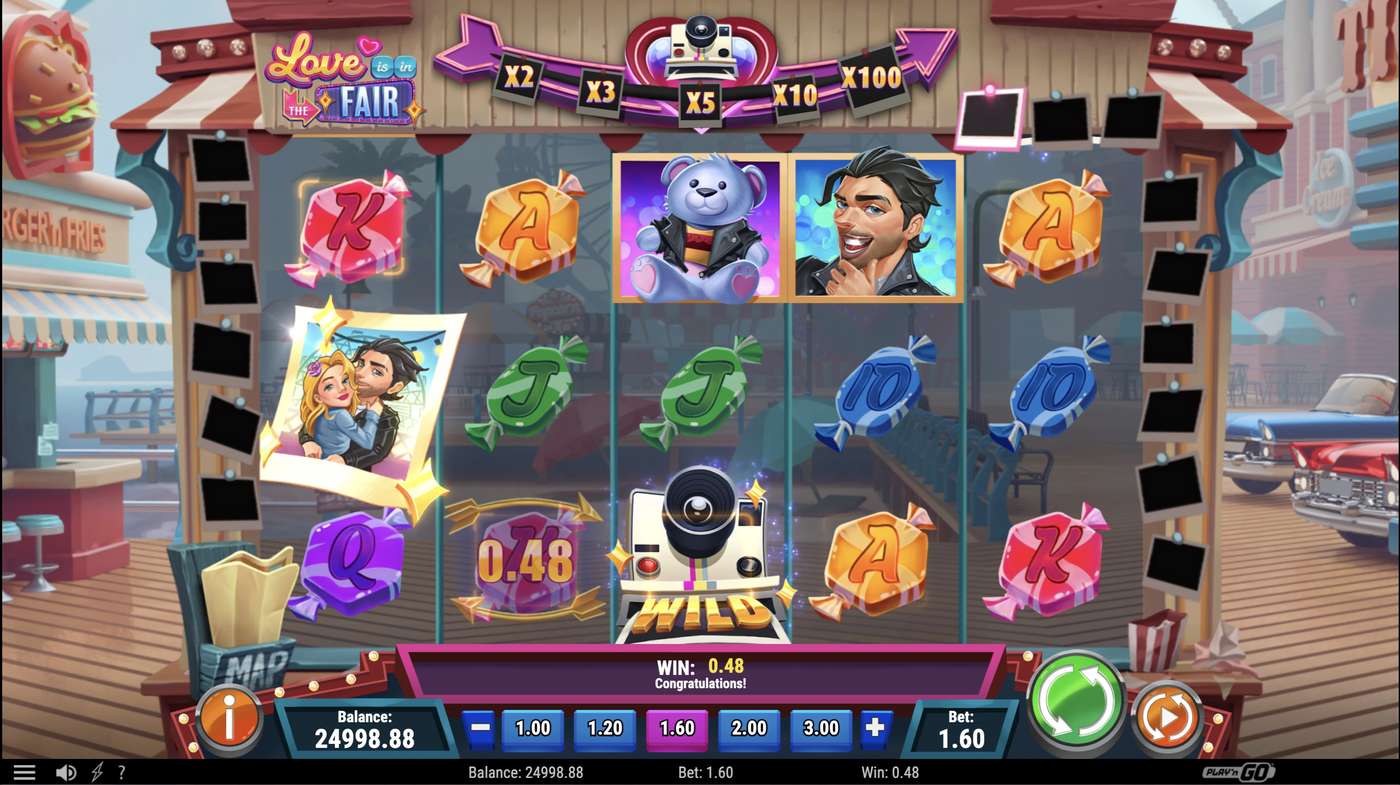Mute the game sound with the speaker icon

click(x=66, y=771)
